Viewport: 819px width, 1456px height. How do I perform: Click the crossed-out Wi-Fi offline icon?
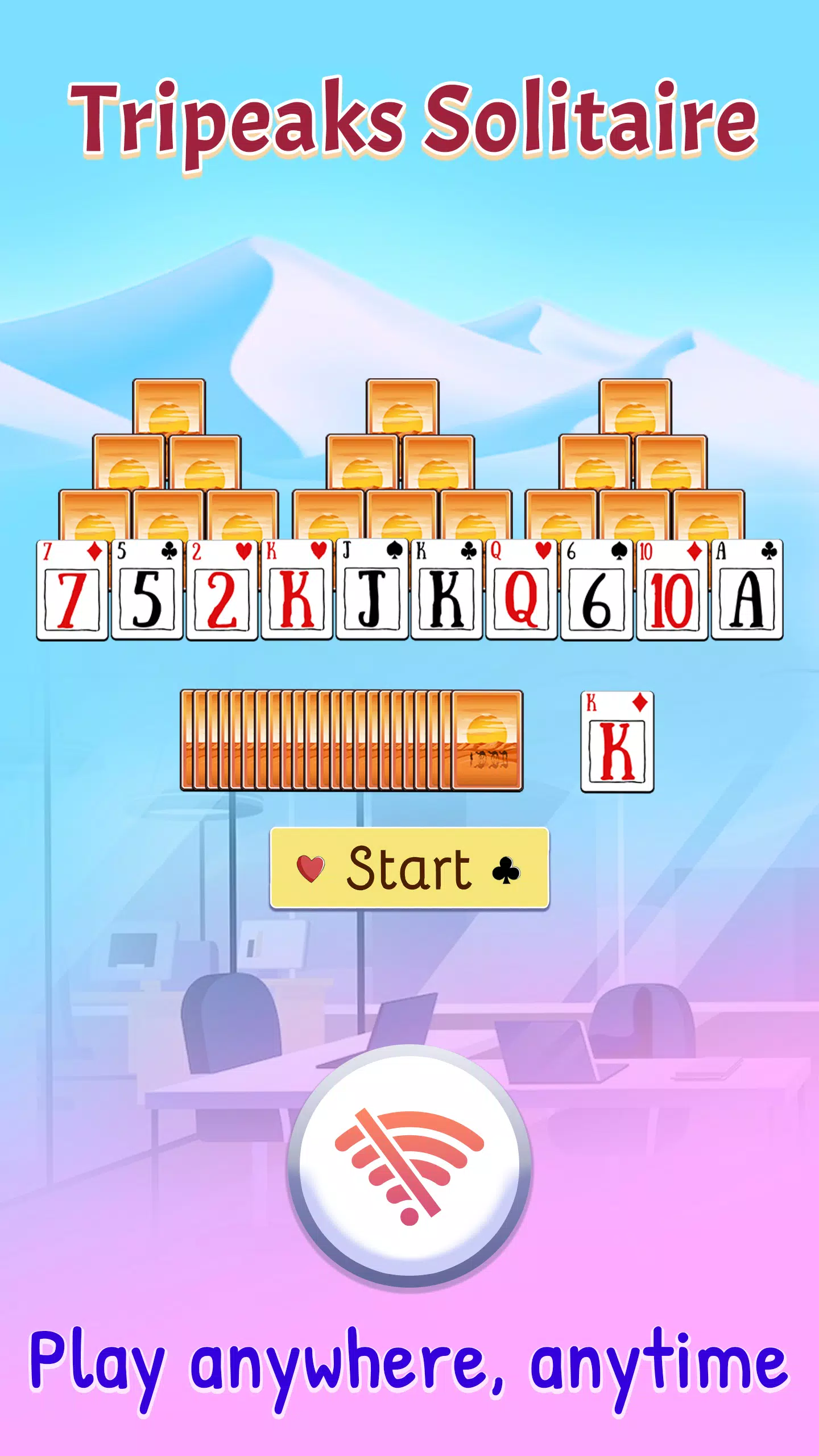[x=409, y=1166]
